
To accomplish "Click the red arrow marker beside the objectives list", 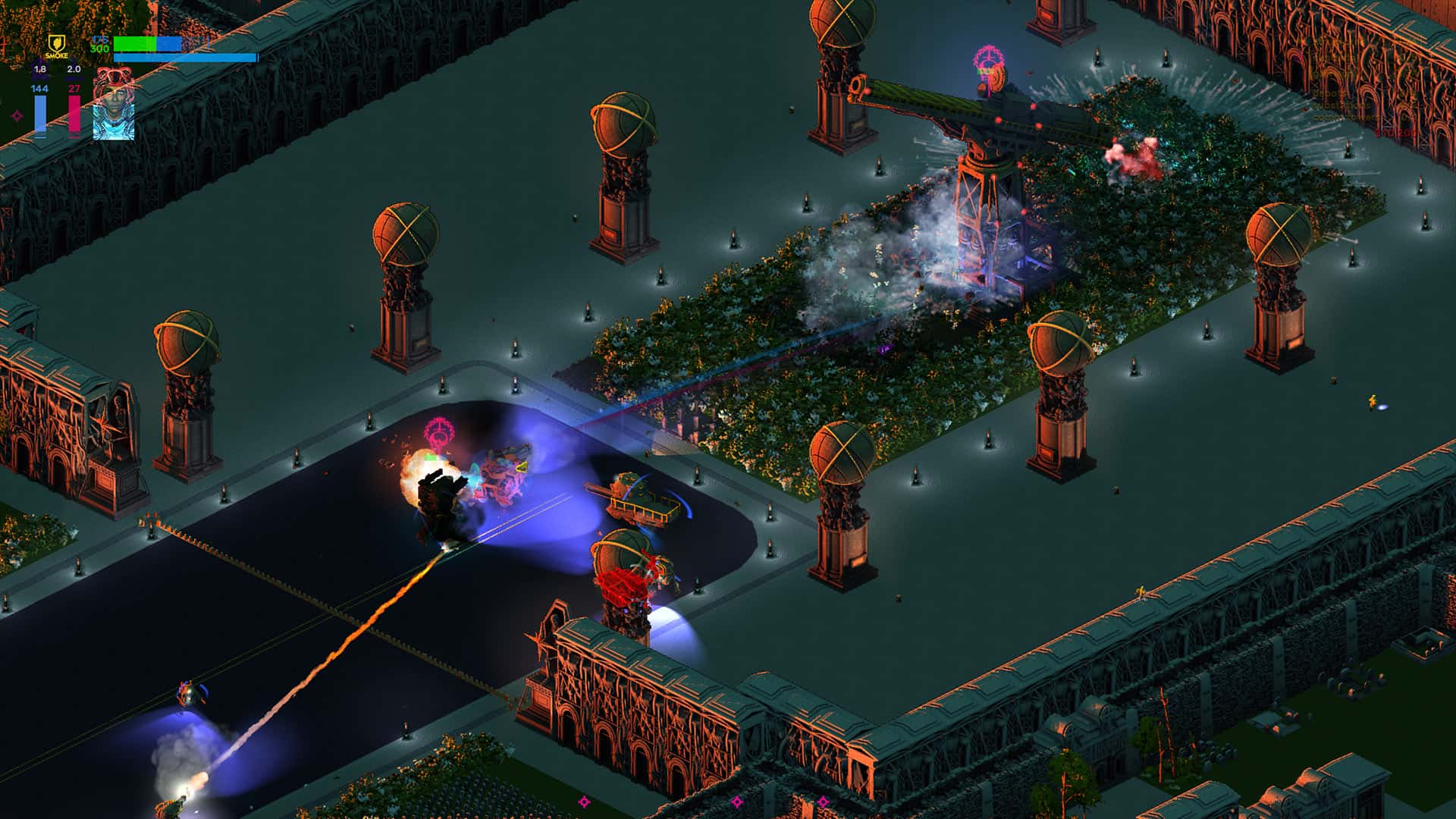I will click(x=1305, y=109).
